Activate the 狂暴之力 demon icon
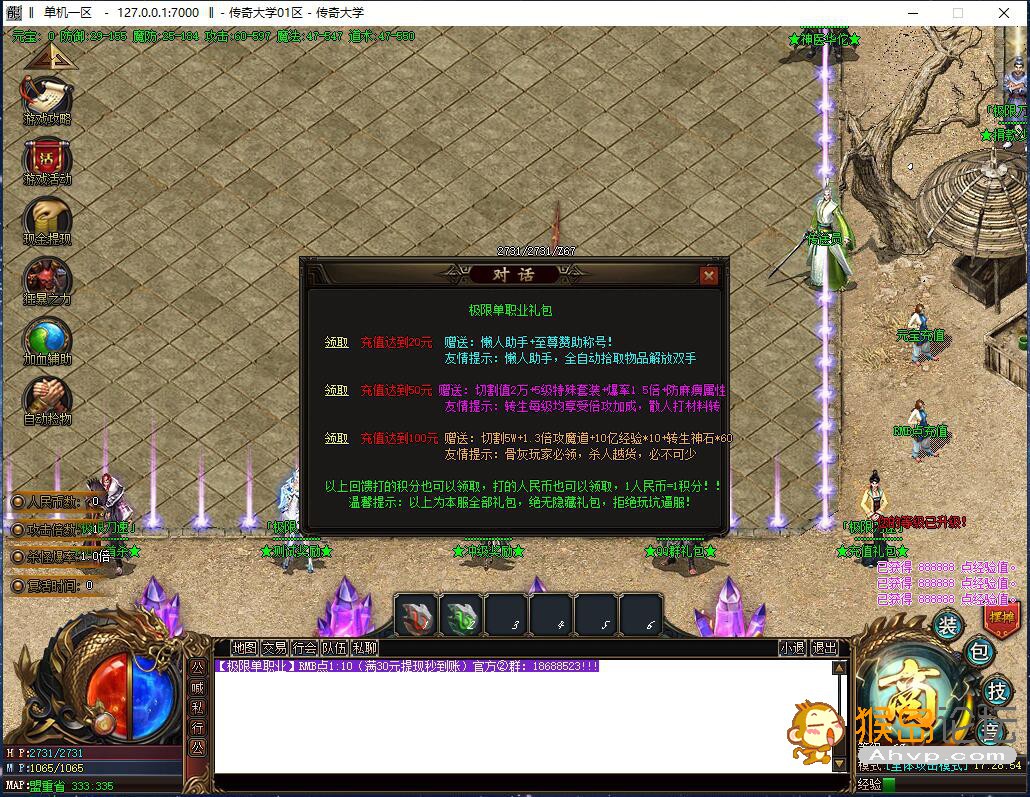Viewport: 1030px width, 797px height. (47, 278)
